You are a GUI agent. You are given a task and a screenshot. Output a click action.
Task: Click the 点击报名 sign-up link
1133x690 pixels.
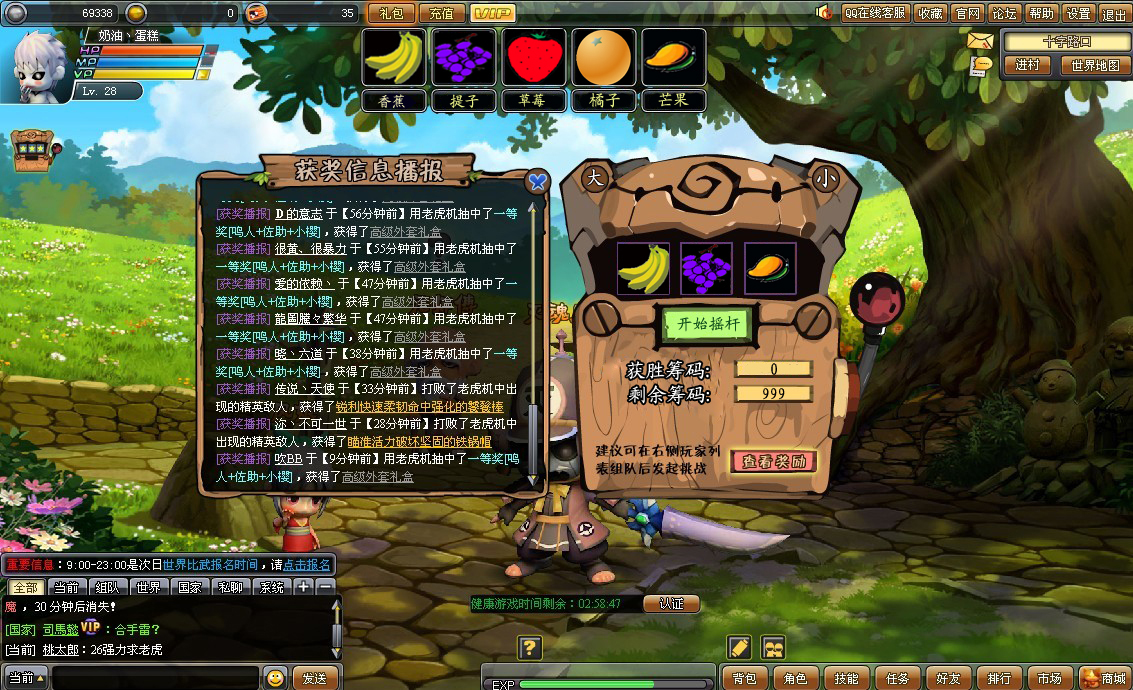click(307, 565)
